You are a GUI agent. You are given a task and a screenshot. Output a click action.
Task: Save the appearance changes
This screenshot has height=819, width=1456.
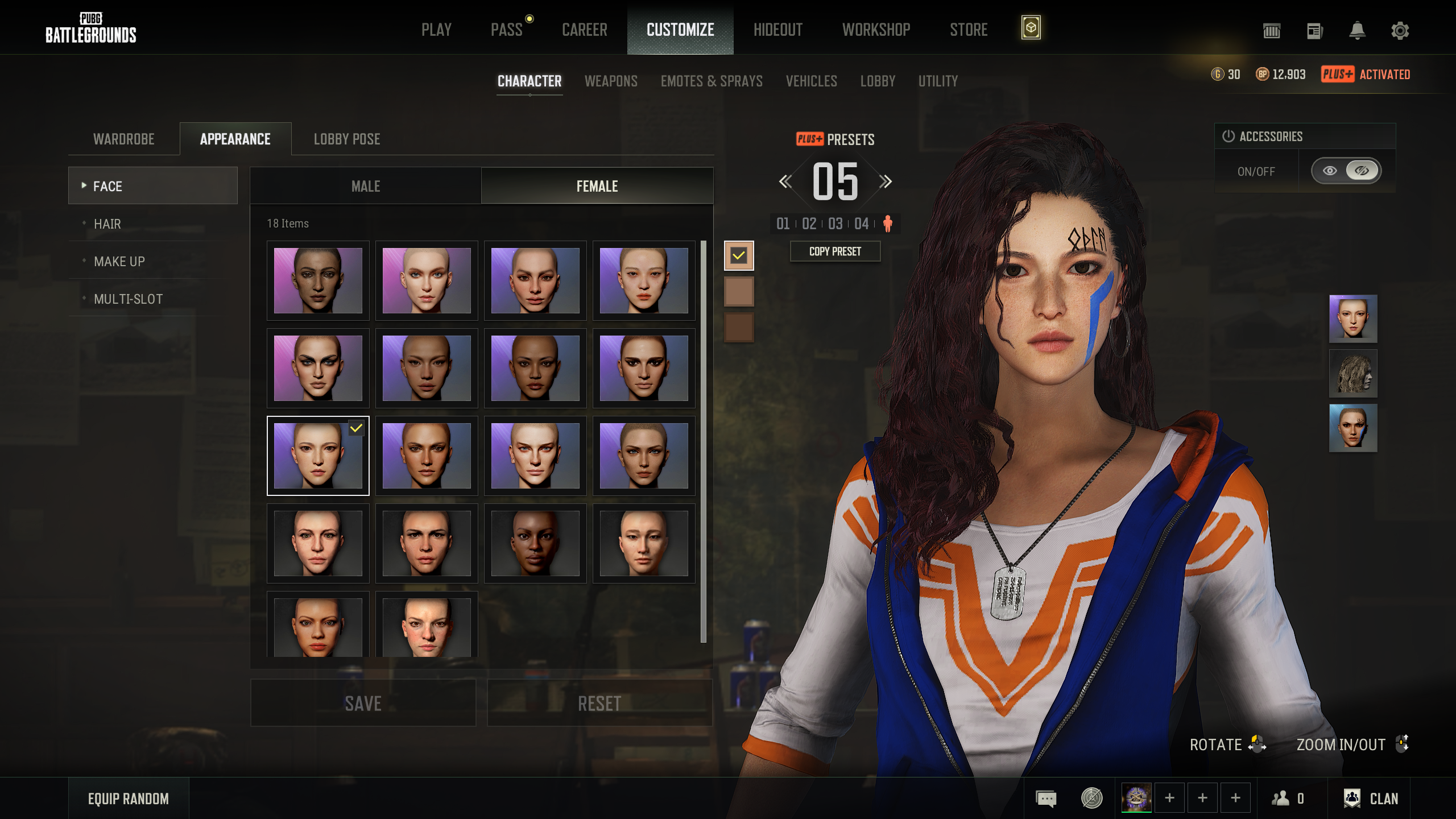point(363,704)
